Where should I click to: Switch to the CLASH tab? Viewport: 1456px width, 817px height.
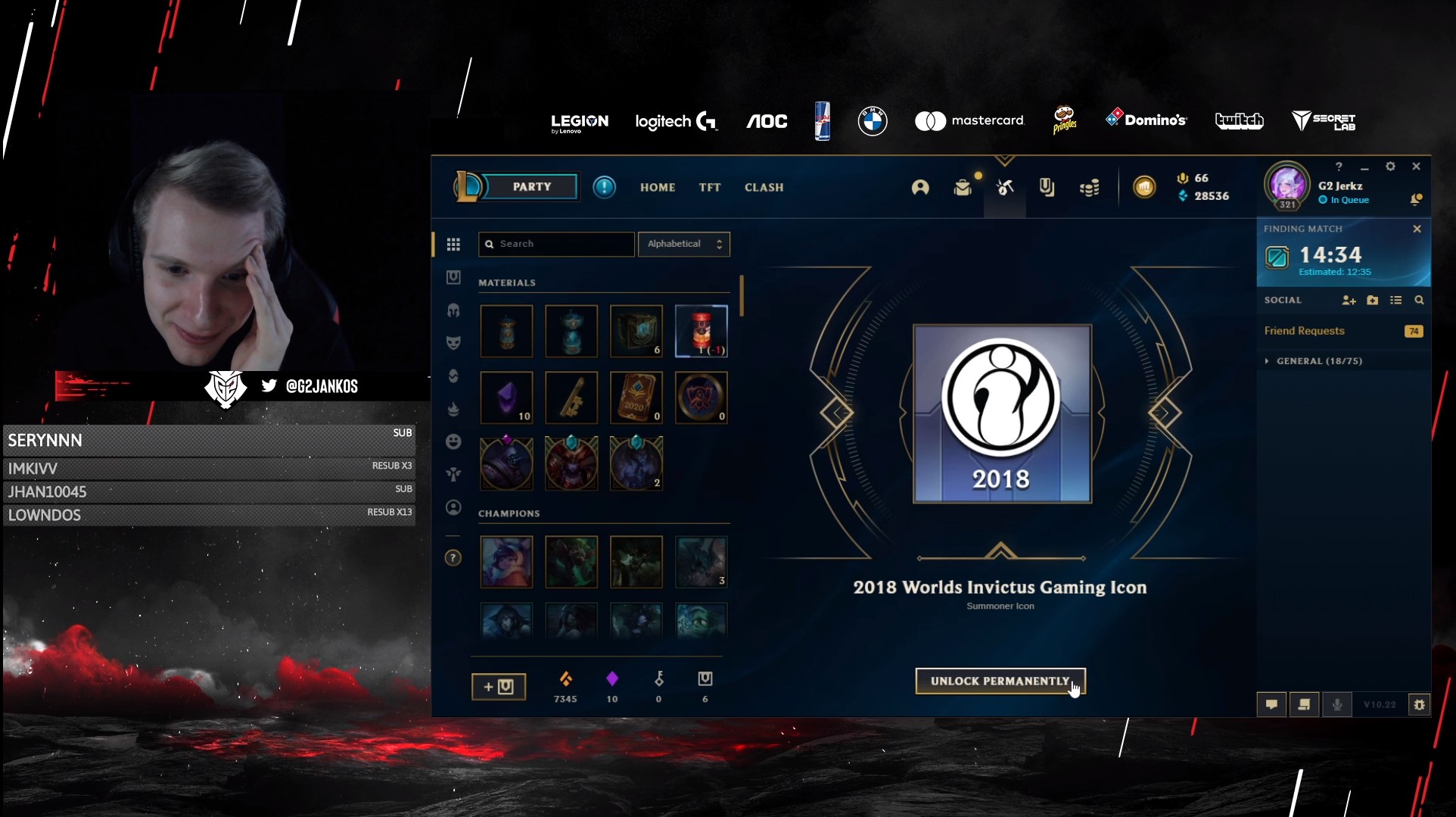(x=764, y=187)
